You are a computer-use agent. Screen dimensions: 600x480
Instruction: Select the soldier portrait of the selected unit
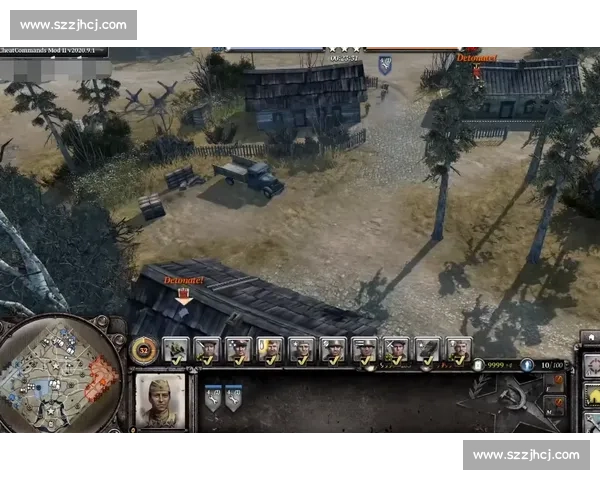pyautogui.click(x=160, y=401)
